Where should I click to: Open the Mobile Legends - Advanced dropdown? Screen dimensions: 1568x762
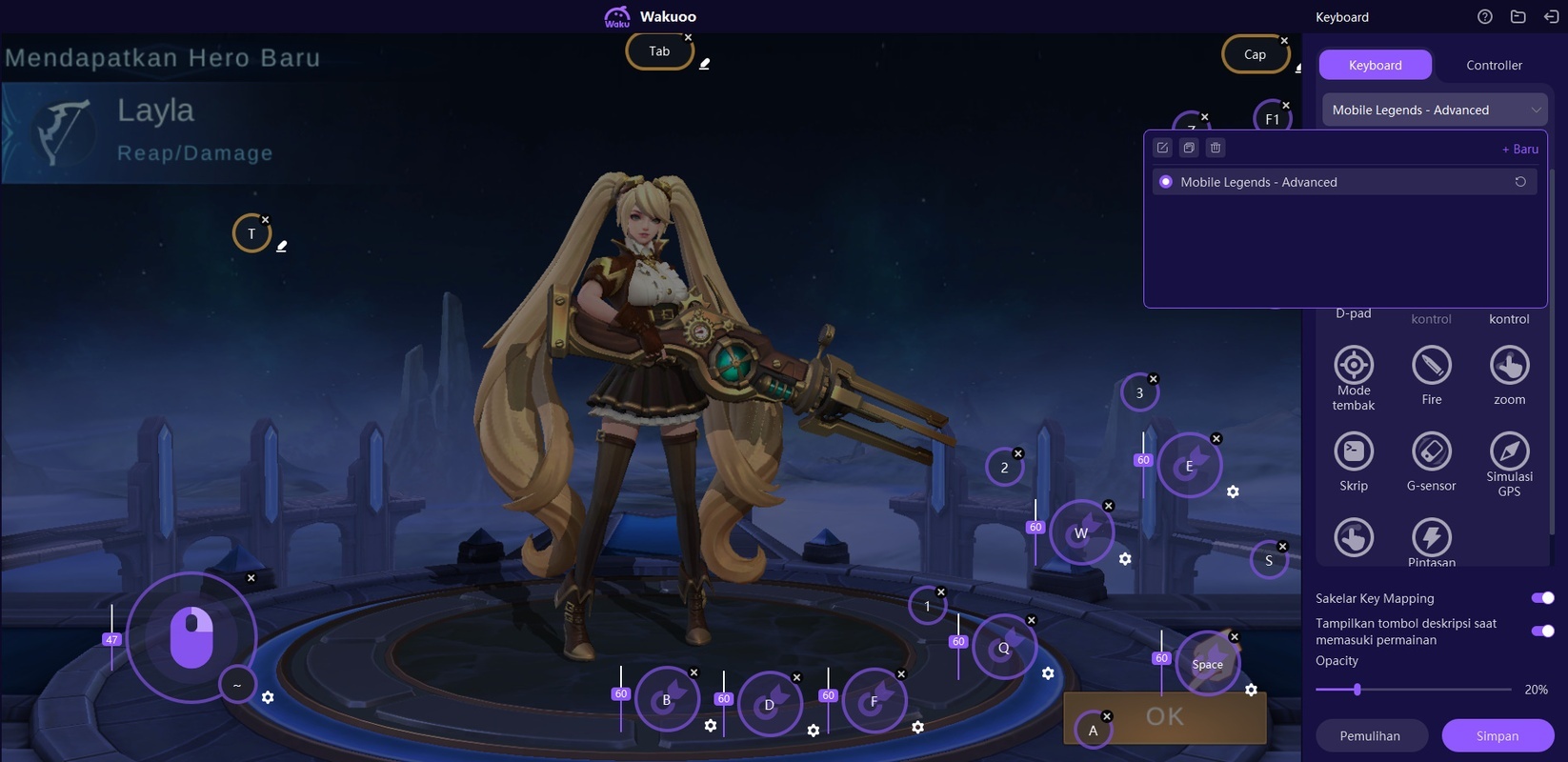click(x=1434, y=110)
